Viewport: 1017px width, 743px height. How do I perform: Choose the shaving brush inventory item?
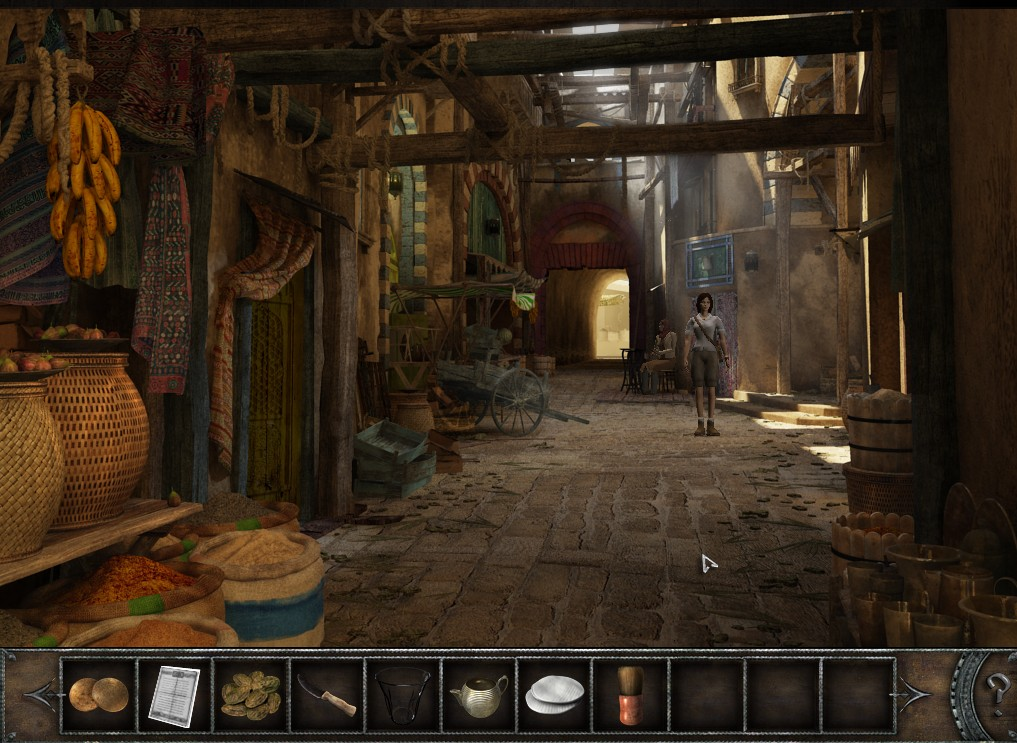pyautogui.click(x=629, y=695)
